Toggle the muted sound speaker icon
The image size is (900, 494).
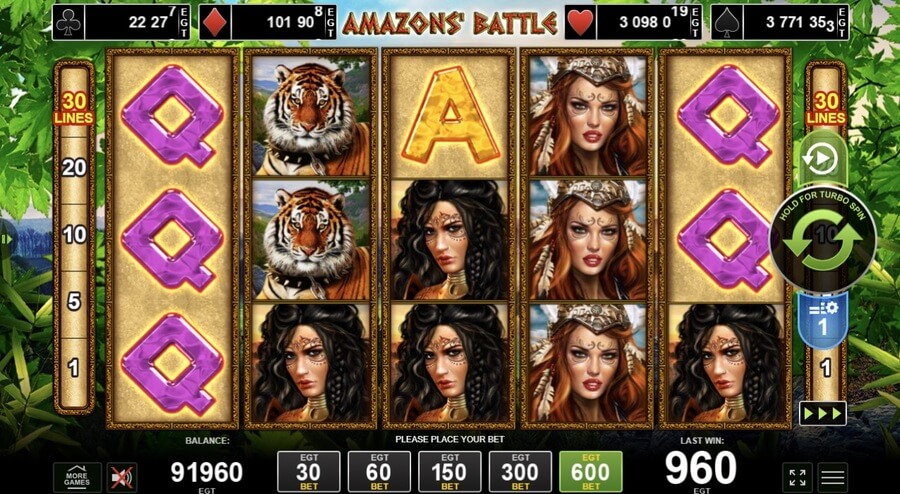(122, 477)
